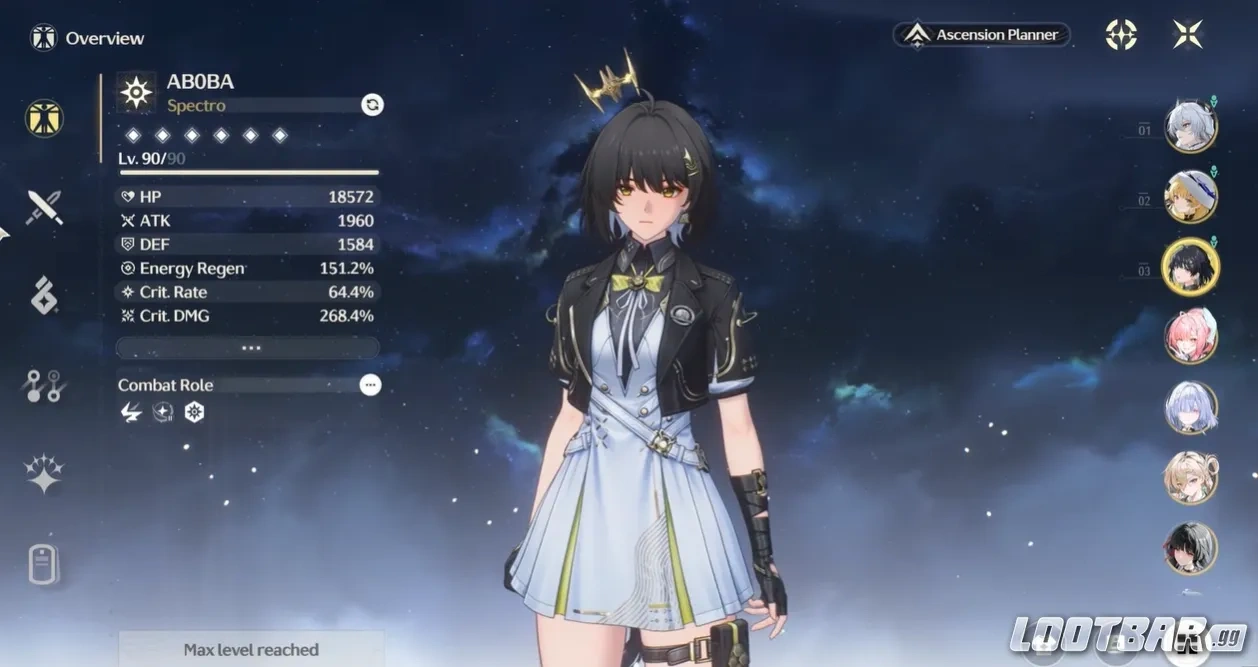
Task: Choose the pink-haired character portrait
Action: pos(1190,337)
